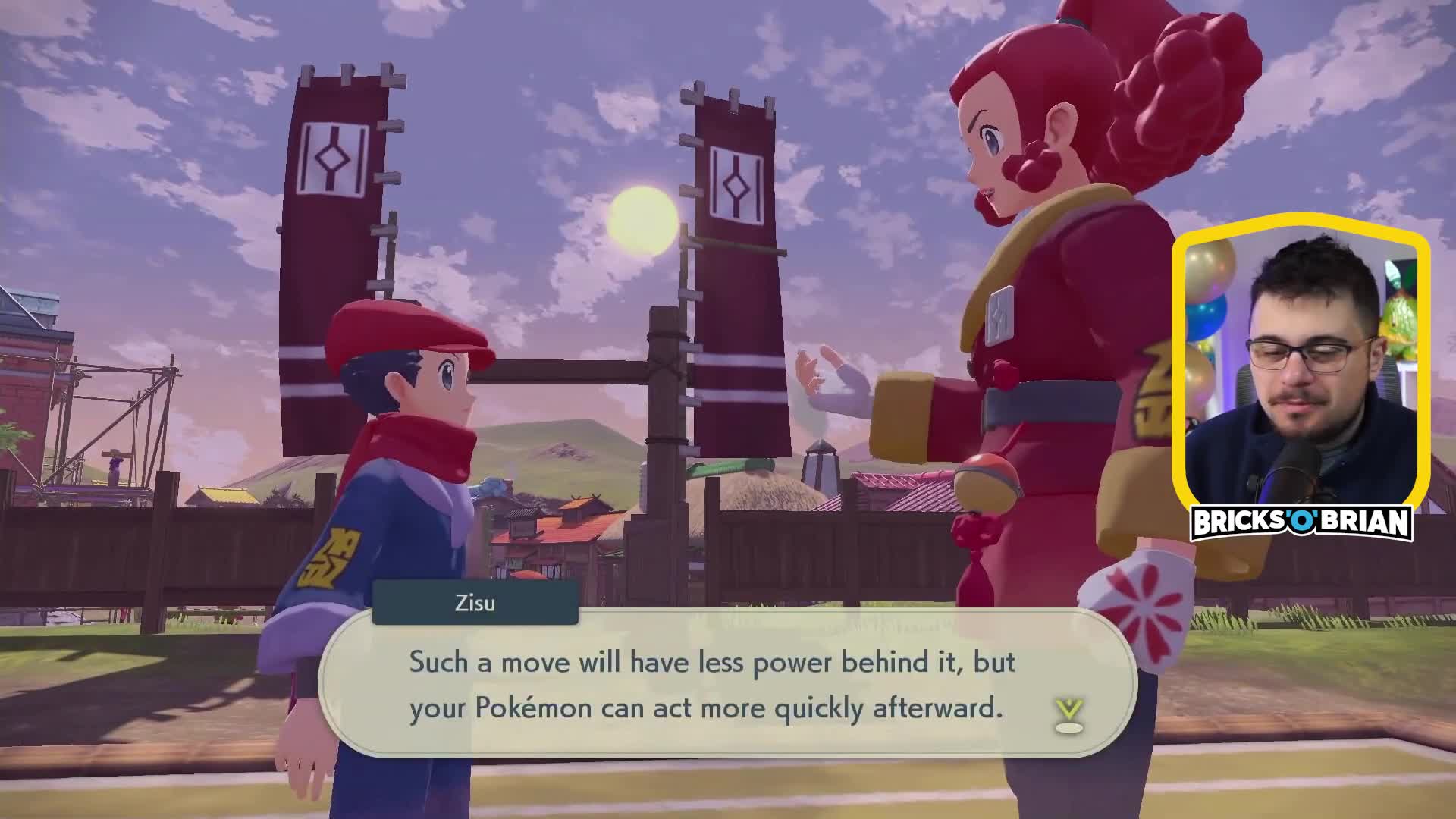Select the Zisu speaker name tag
Viewport: 1456px width, 819px height.
(x=475, y=603)
